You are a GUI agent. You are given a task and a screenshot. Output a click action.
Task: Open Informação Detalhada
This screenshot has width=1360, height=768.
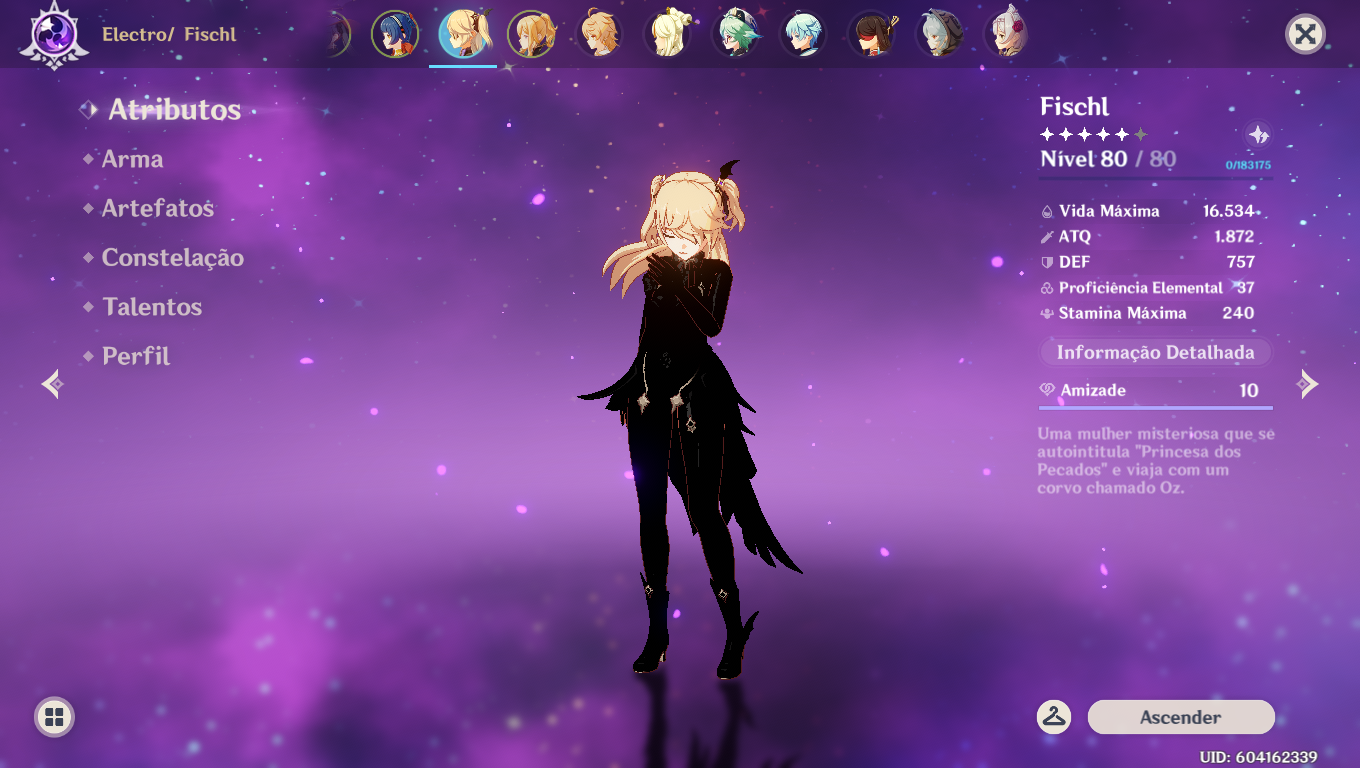tap(1154, 352)
